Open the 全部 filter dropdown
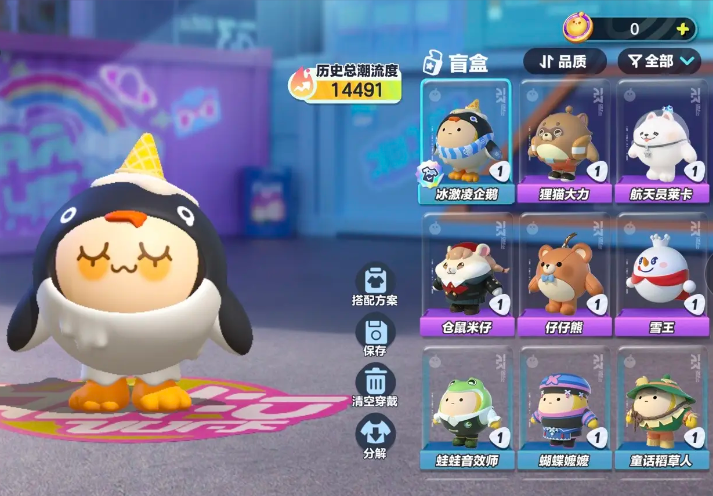 pyautogui.click(x=659, y=61)
